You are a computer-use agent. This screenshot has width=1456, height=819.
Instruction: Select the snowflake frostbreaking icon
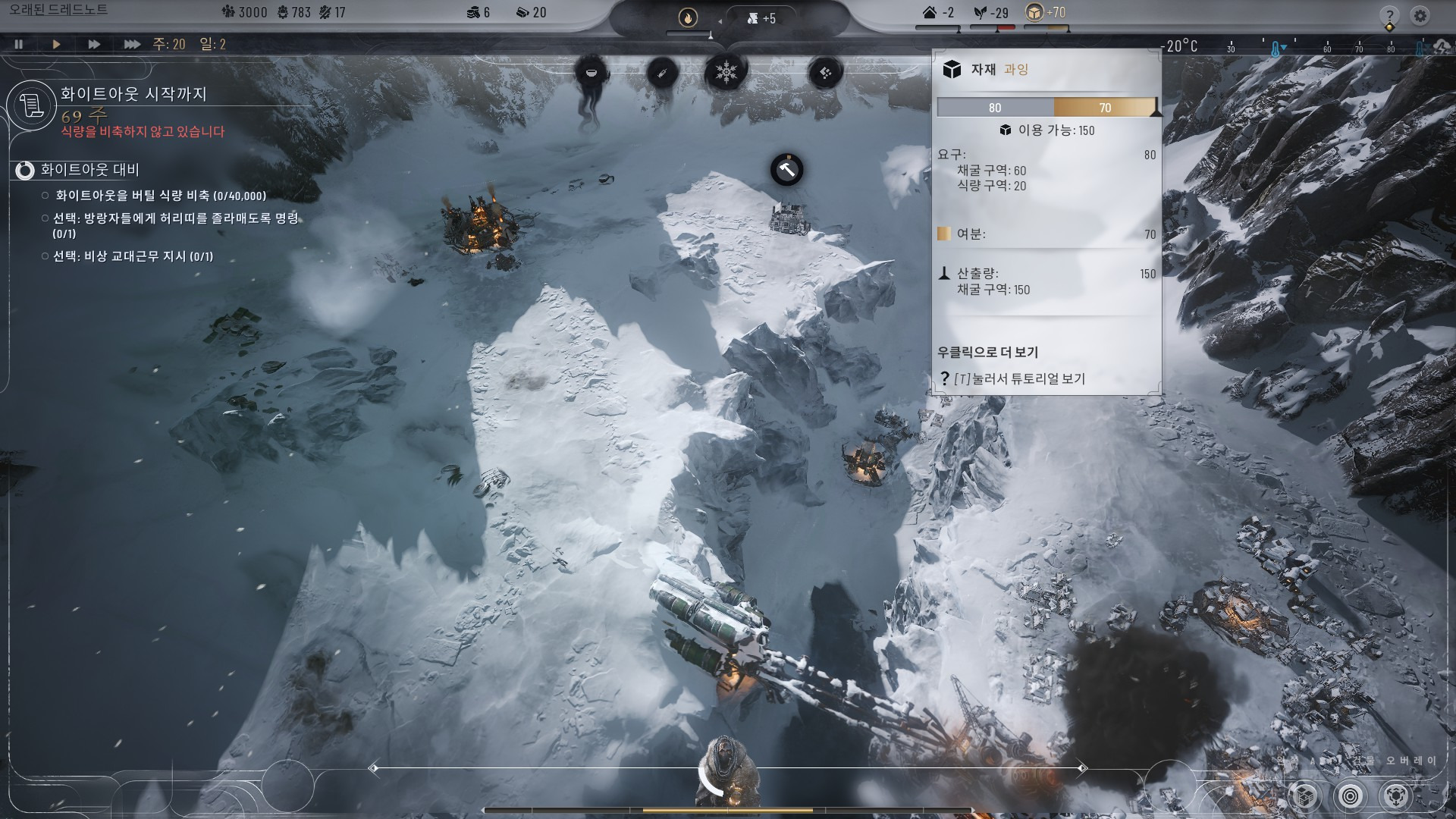tap(726, 73)
